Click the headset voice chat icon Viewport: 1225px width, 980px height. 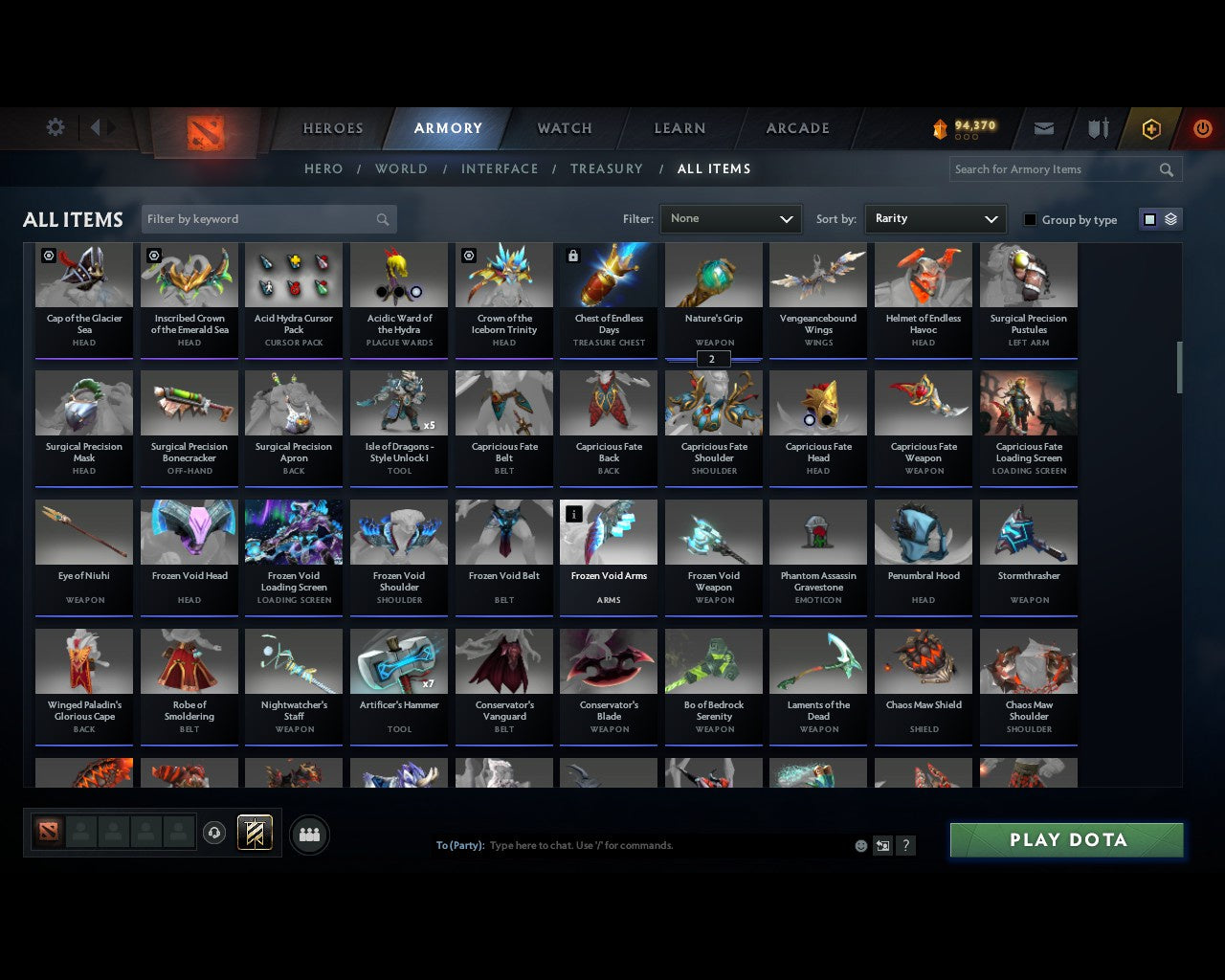(x=215, y=834)
